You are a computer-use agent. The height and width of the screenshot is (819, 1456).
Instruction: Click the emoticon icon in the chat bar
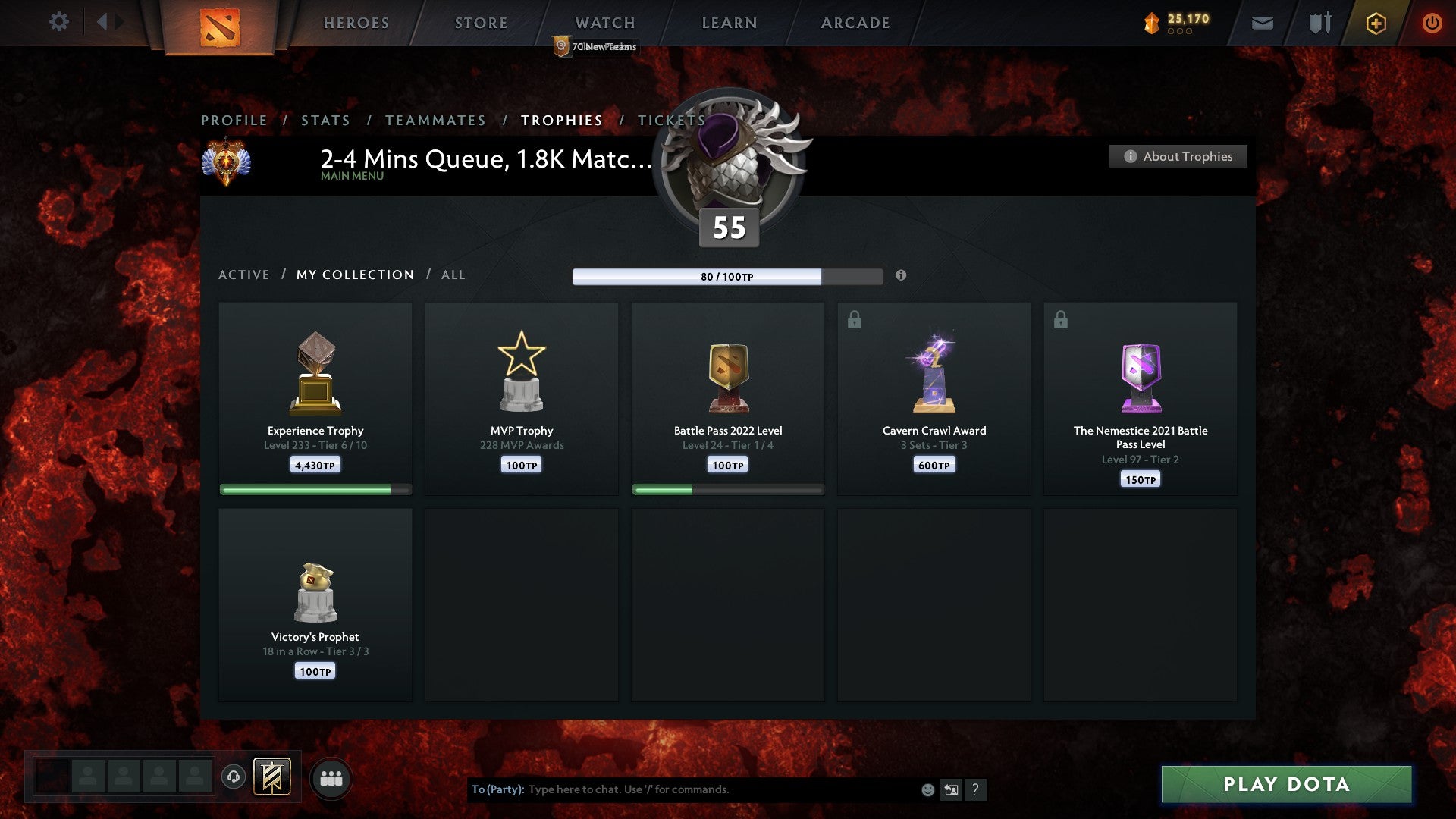pyautogui.click(x=927, y=789)
